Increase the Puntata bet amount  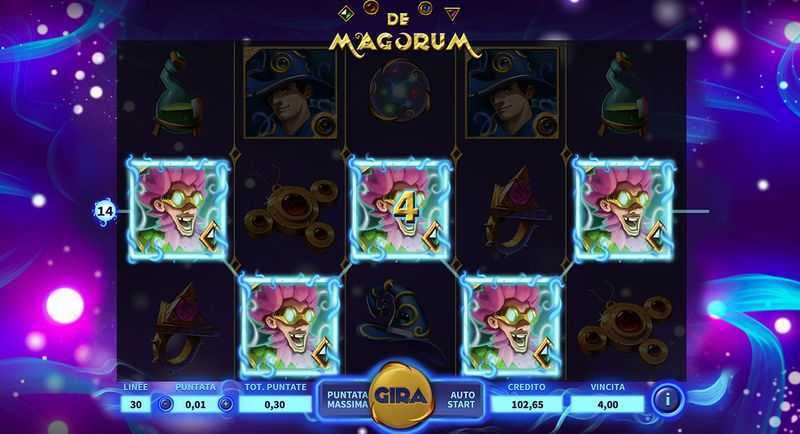(225, 404)
